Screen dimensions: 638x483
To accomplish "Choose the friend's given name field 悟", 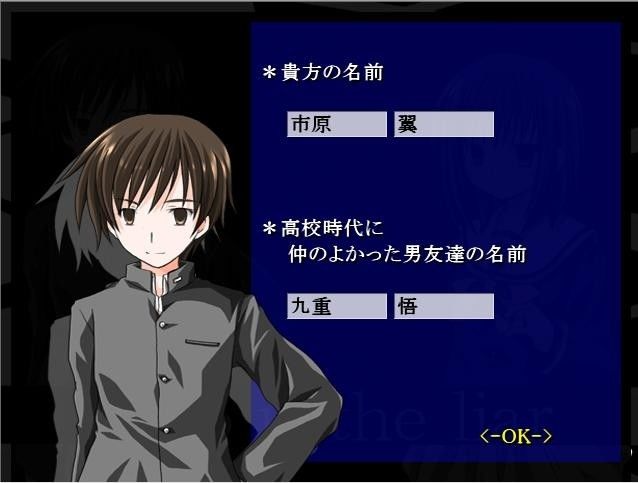I will [443, 306].
